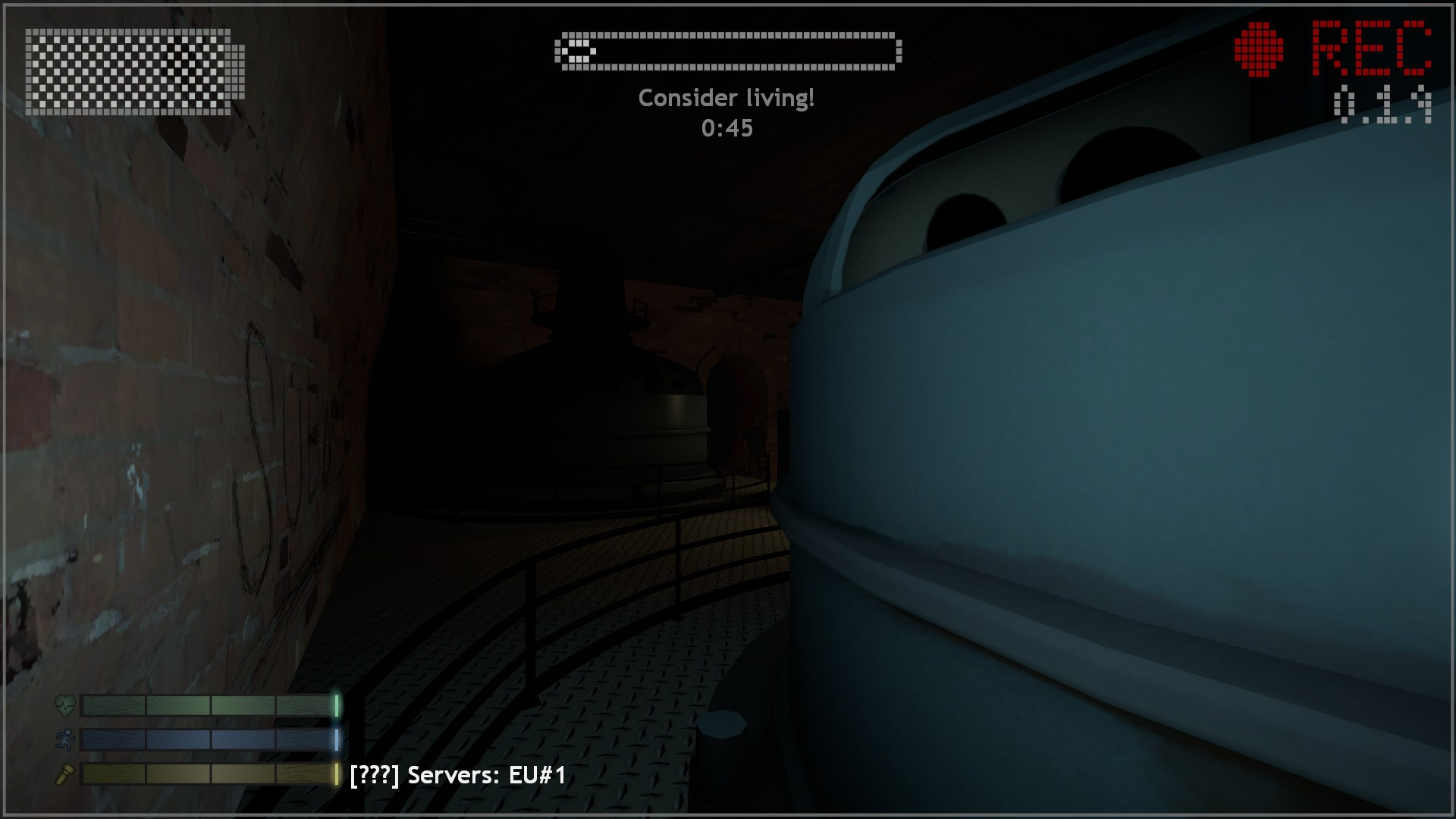Select the small pixel marker inside the progress bar
This screenshot has height=819, width=1456.
tap(579, 52)
